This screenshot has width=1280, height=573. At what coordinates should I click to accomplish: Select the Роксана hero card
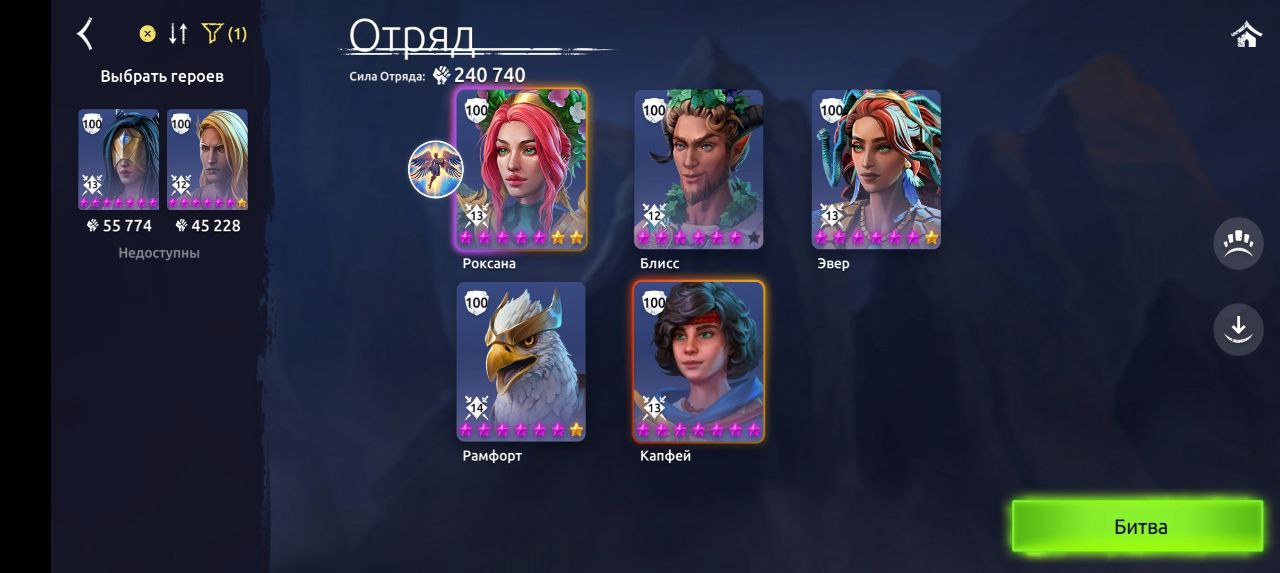(521, 169)
